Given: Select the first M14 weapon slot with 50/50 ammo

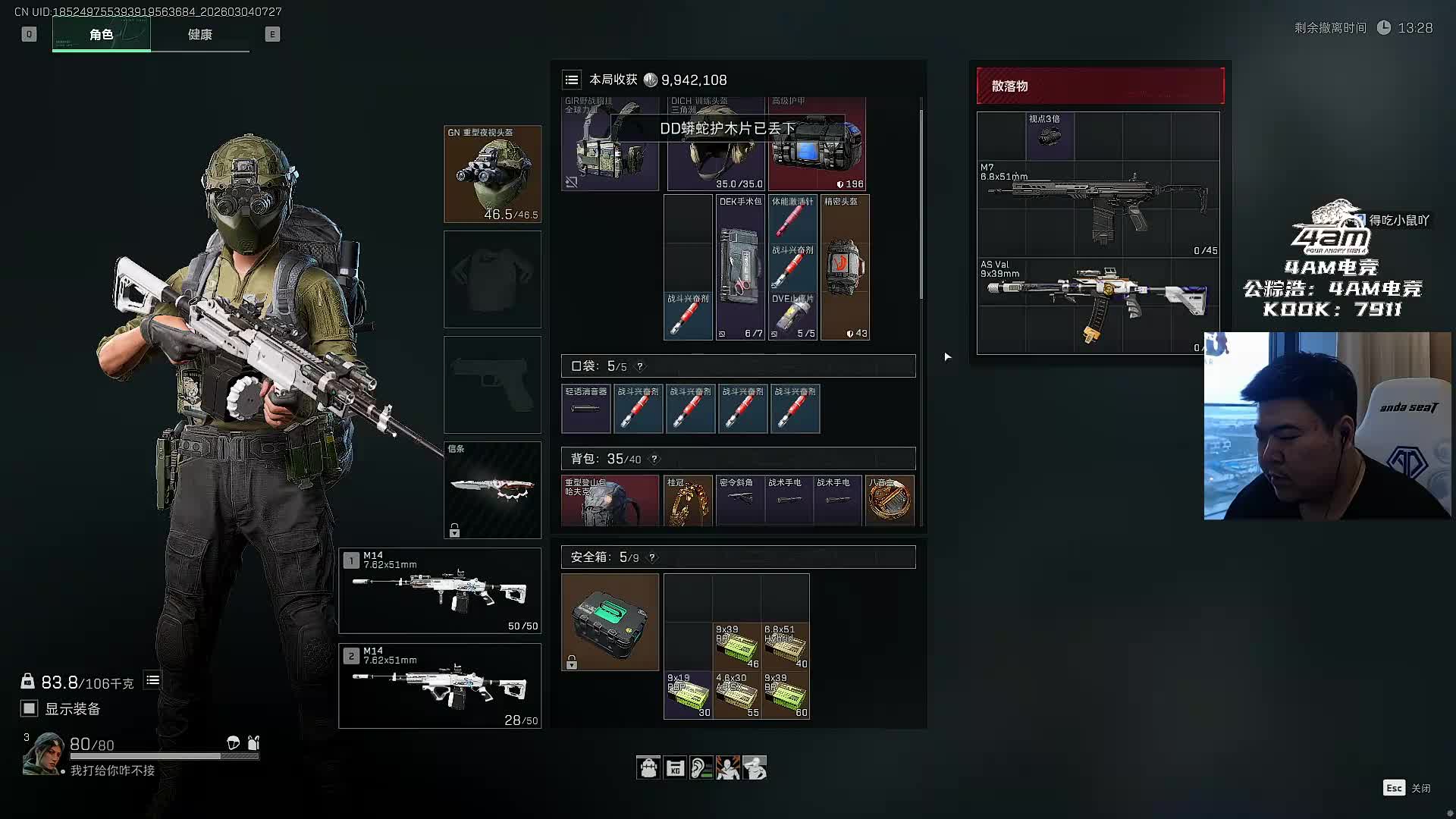Looking at the screenshot, I should [440, 590].
